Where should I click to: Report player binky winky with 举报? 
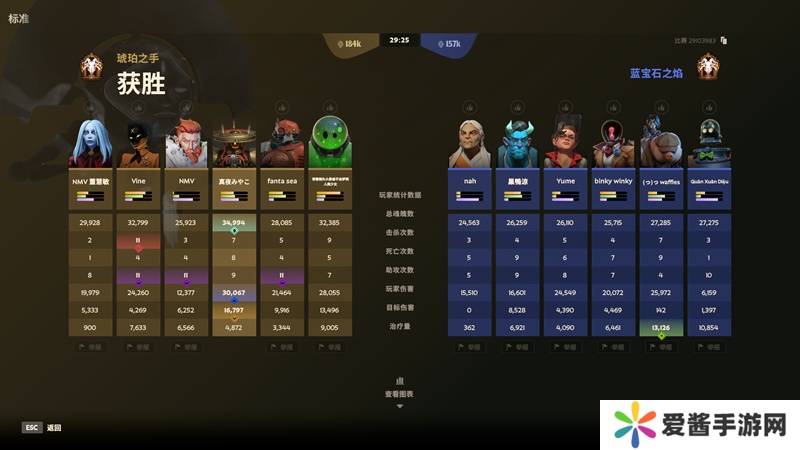(x=613, y=347)
